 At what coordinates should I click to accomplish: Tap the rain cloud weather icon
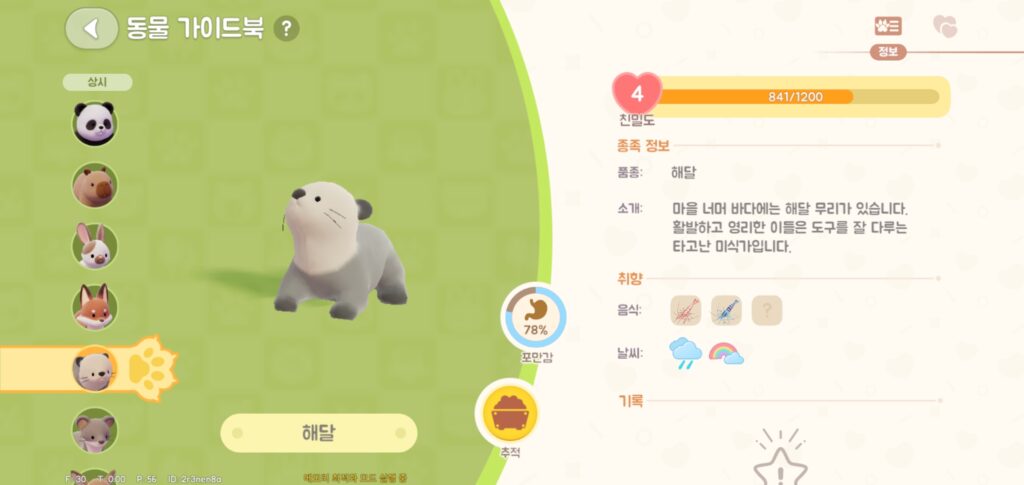tap(686, 353)
